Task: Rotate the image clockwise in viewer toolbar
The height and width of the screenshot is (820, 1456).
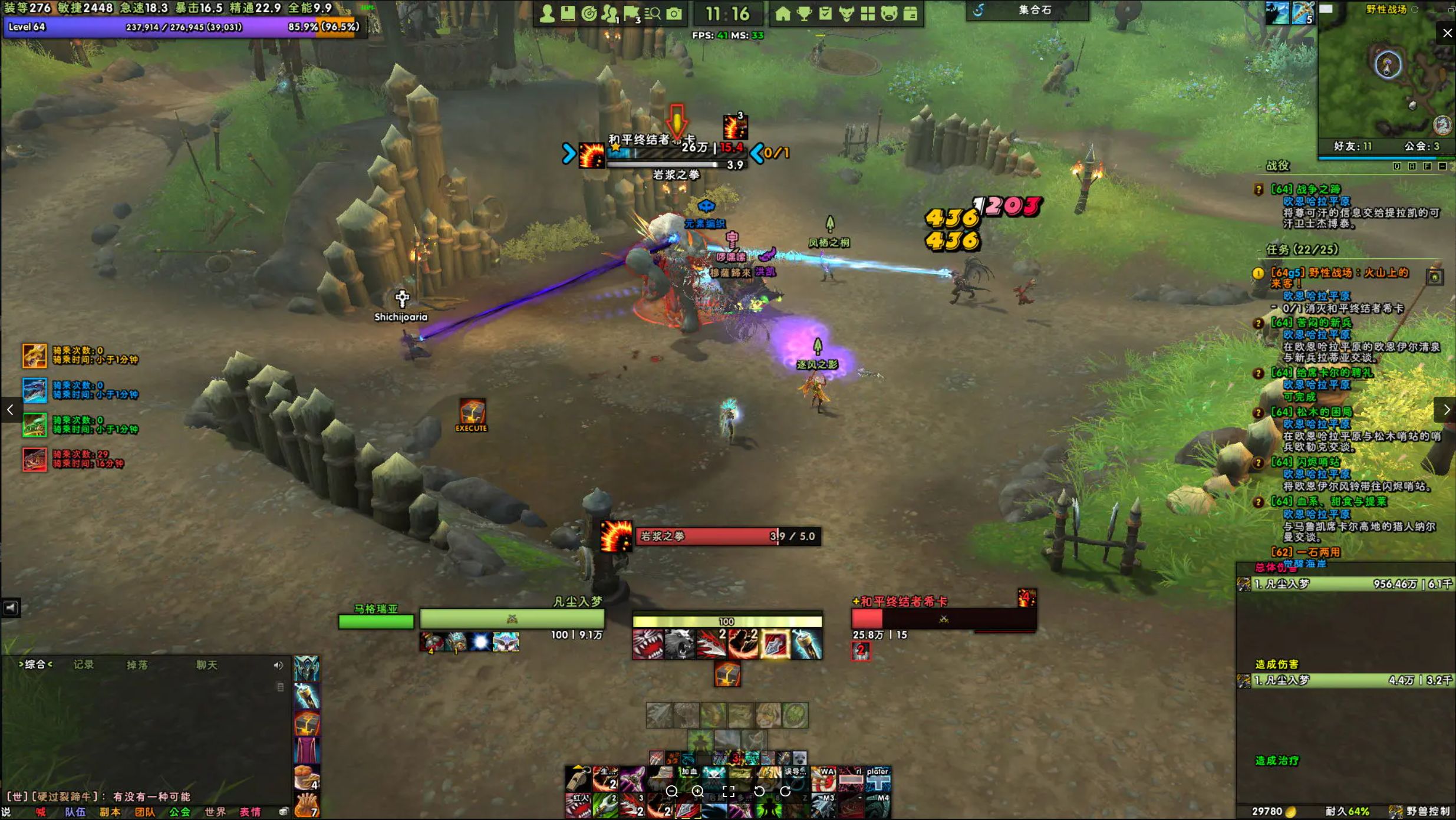Action: coord(785,791)
